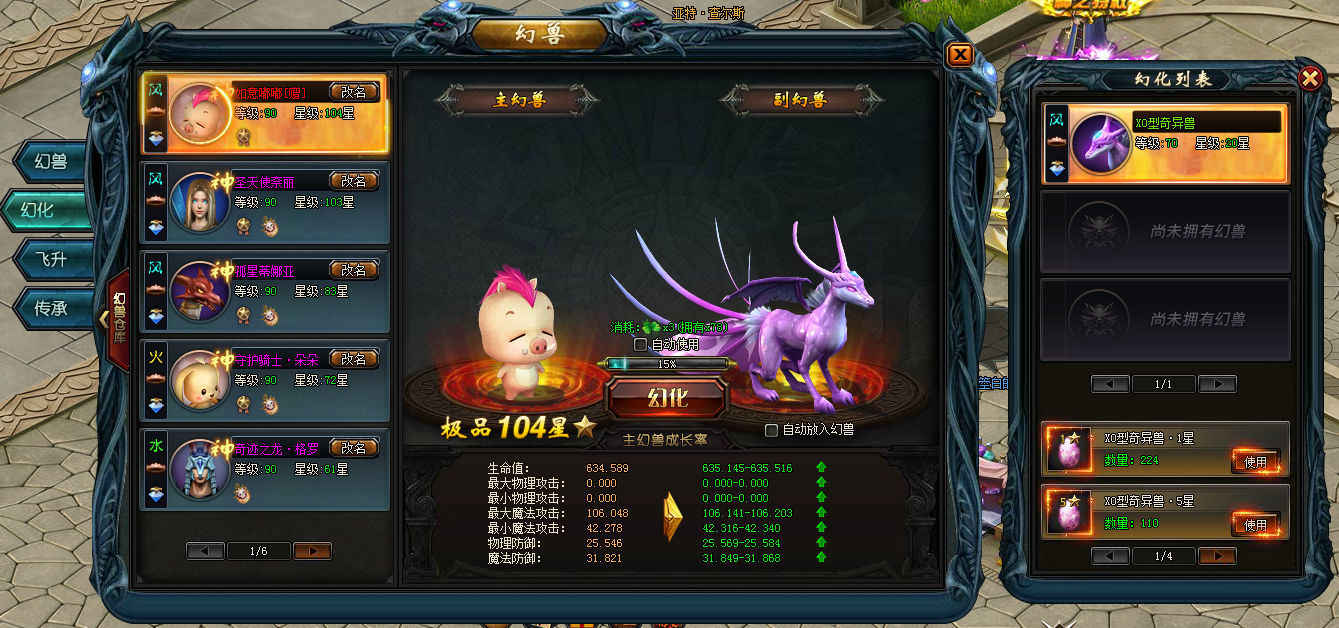Choose the 守护骑士·呆呆 pet row
1339x628 pixels.
point(265,380)
